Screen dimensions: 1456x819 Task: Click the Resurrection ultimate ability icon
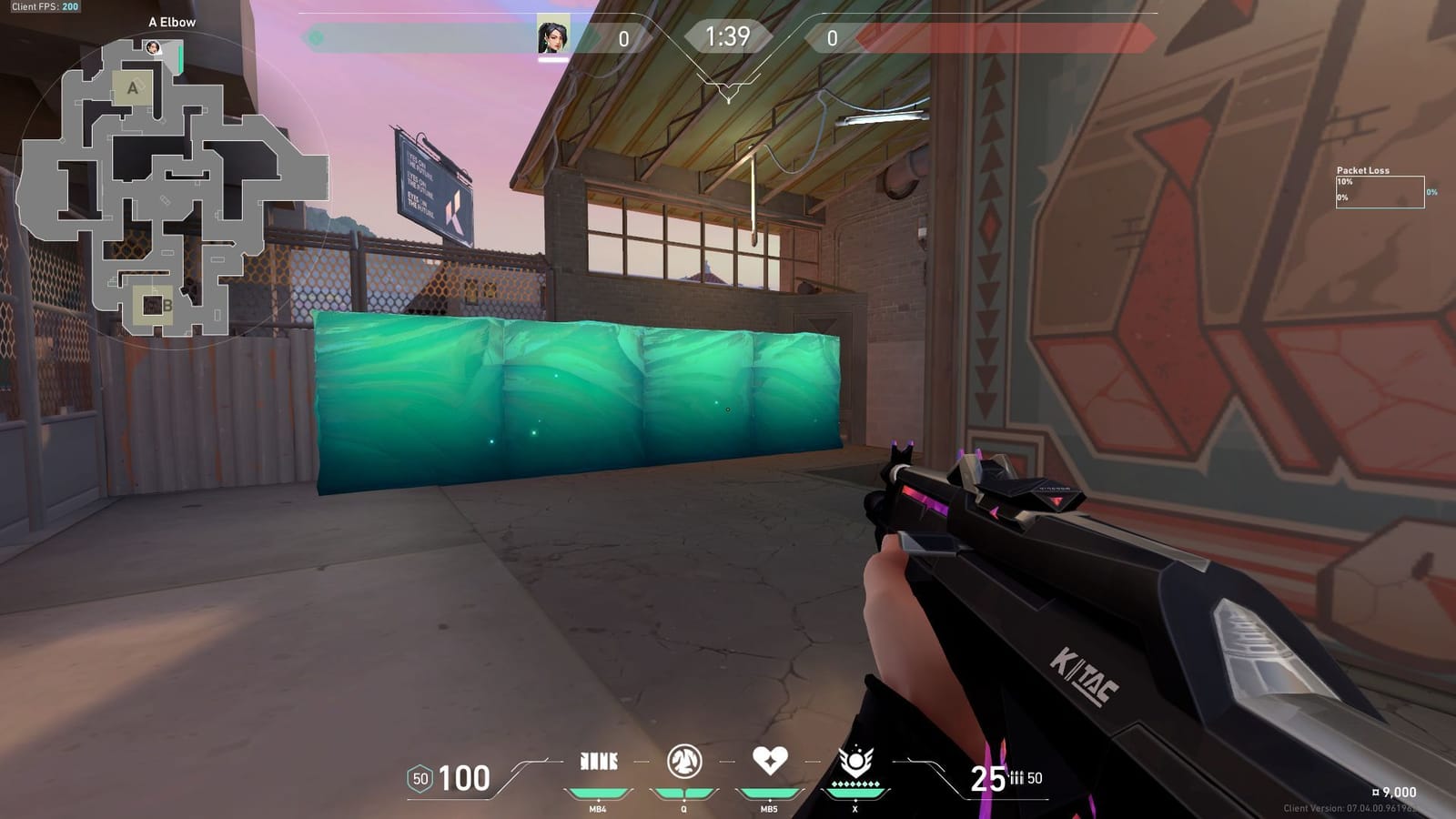[856, 761]
